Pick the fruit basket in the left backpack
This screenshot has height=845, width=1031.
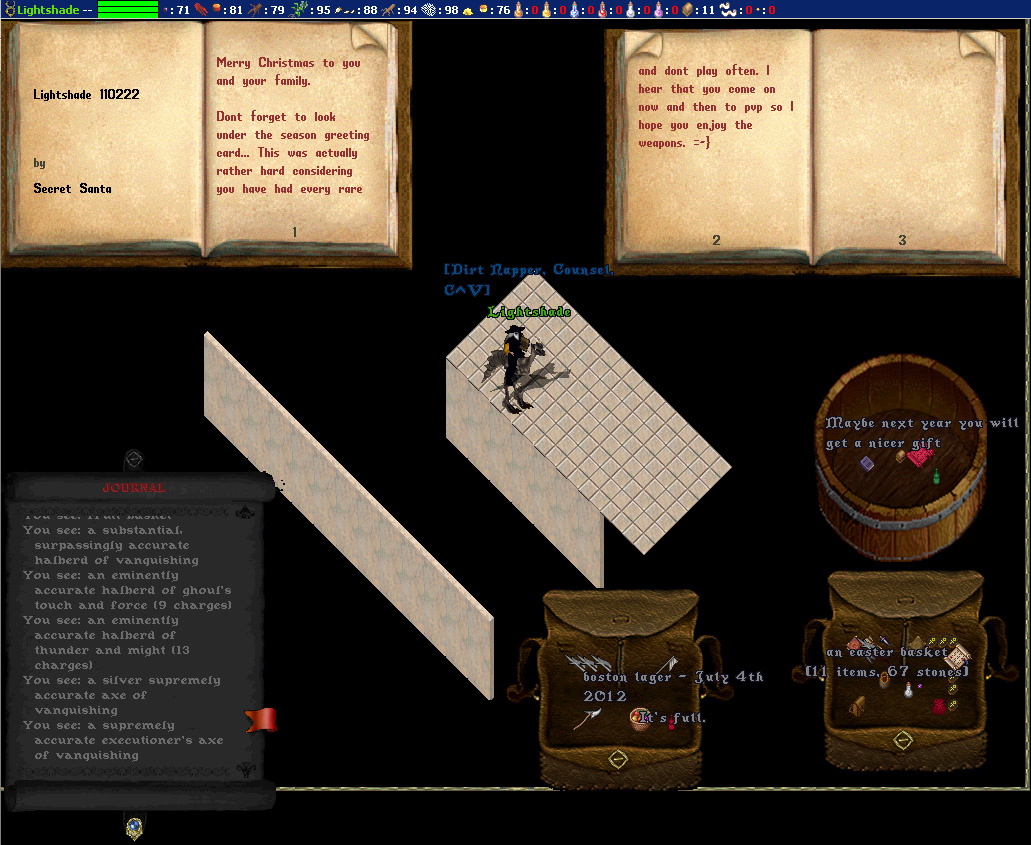[x=641, y=717]
